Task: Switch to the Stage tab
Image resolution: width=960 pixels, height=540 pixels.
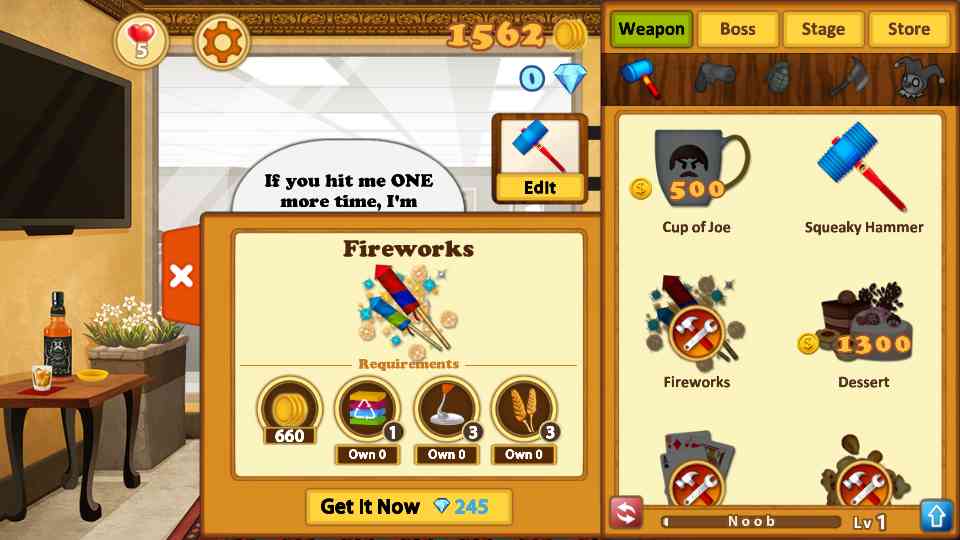Action: click(823, 29)
